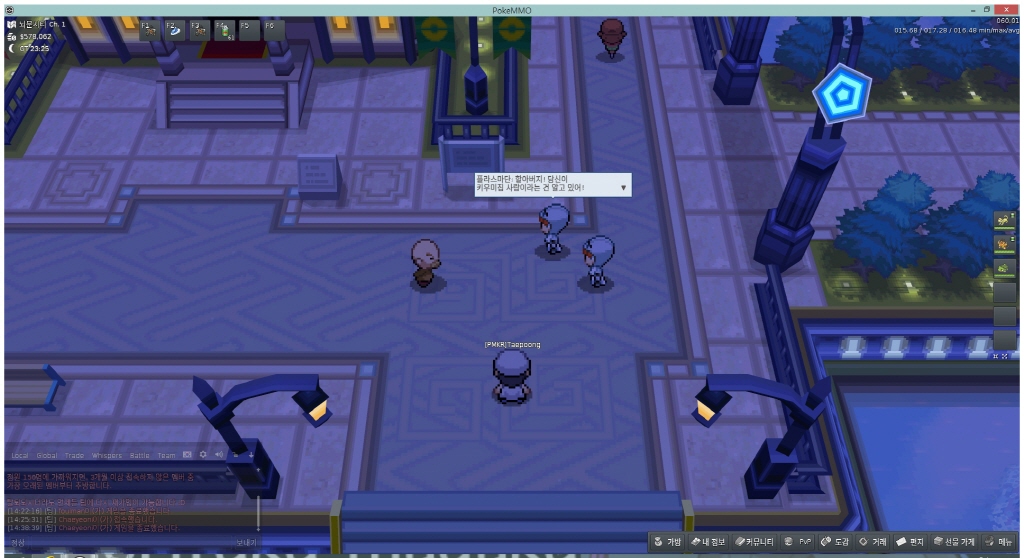Open the 내 정보 trainer info panel
Image resolution: width=1024 pixels, height=558 pixels.
click(x=707, y=542)
